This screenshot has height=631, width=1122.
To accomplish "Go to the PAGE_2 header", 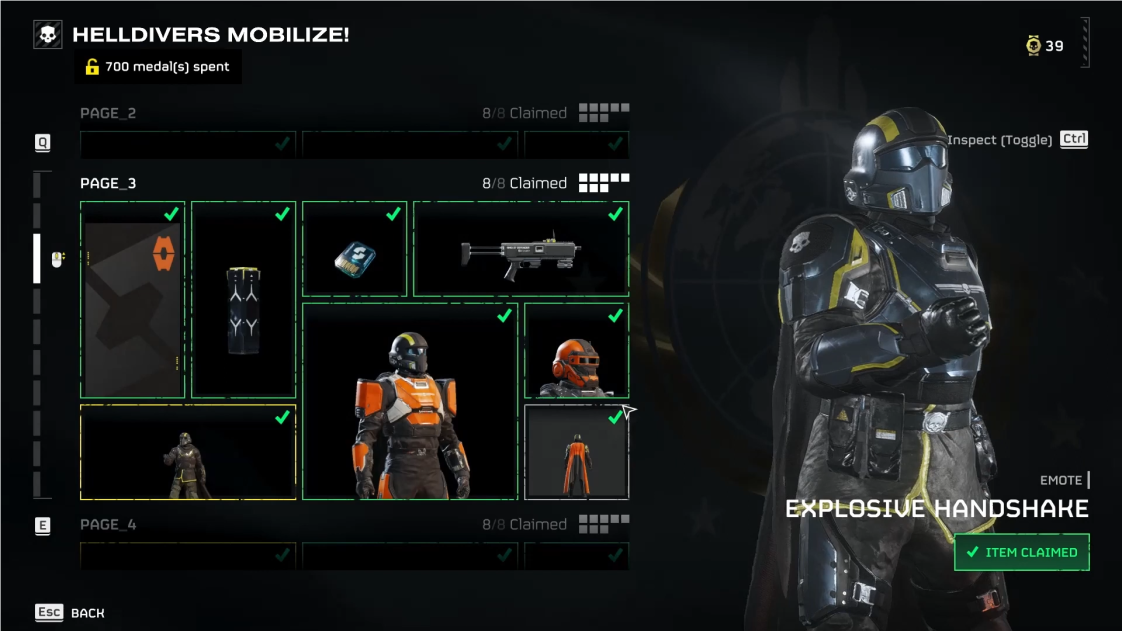I will pos(108,113).
